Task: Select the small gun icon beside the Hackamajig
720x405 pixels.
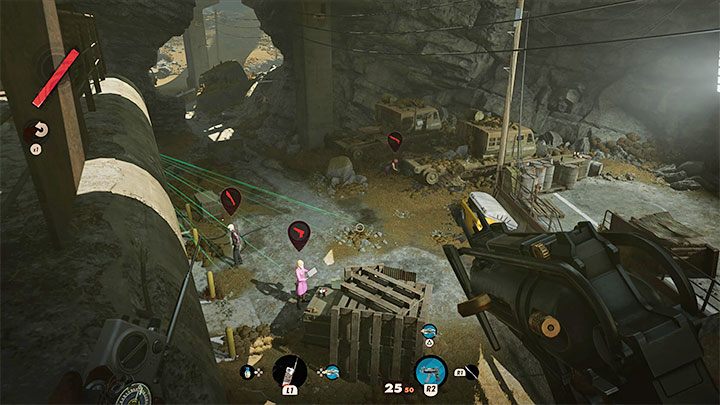Action: click(x=330, y=372)
